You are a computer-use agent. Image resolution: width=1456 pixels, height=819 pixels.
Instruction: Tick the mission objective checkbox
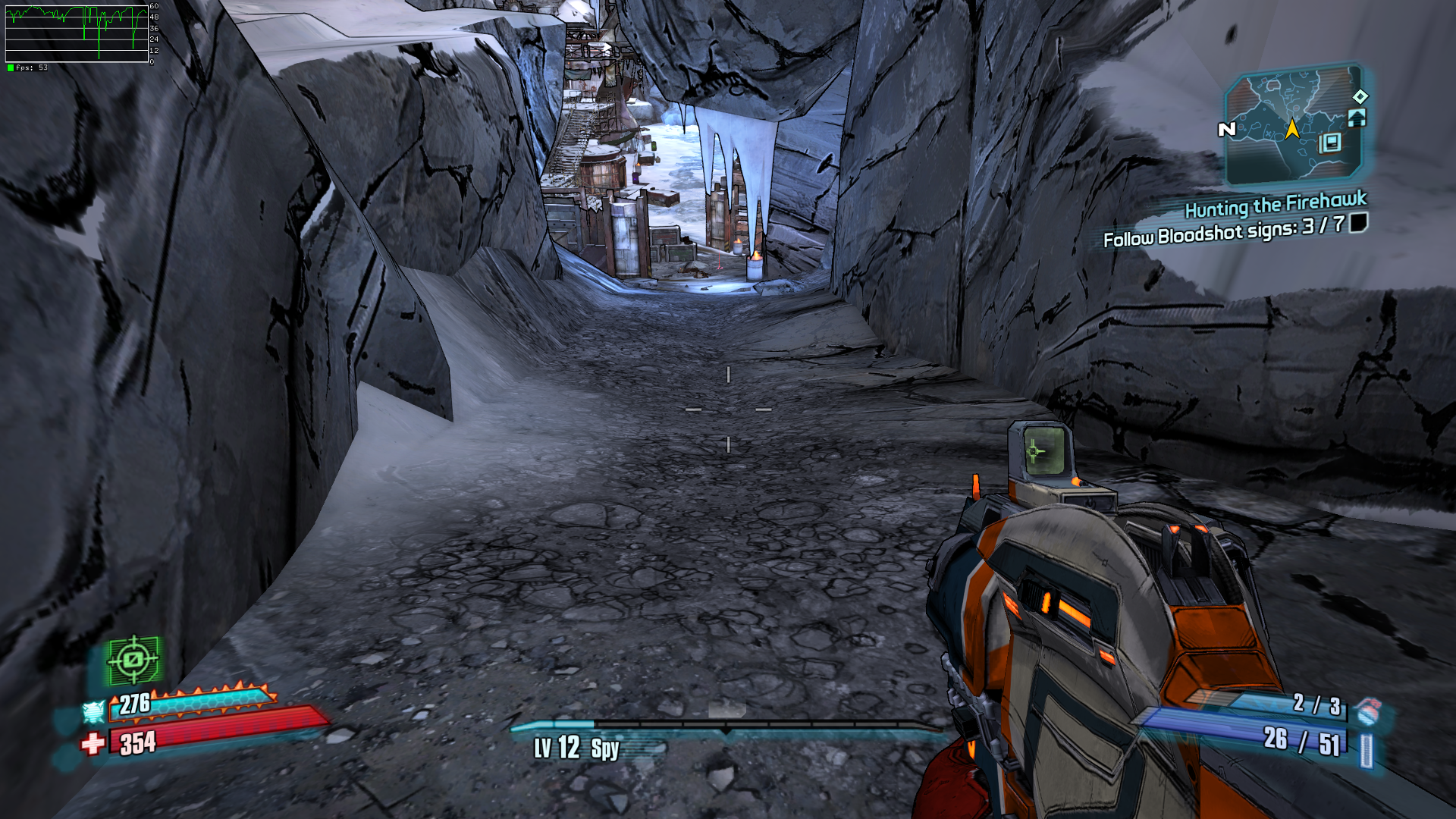click(x=1358, y=222)
